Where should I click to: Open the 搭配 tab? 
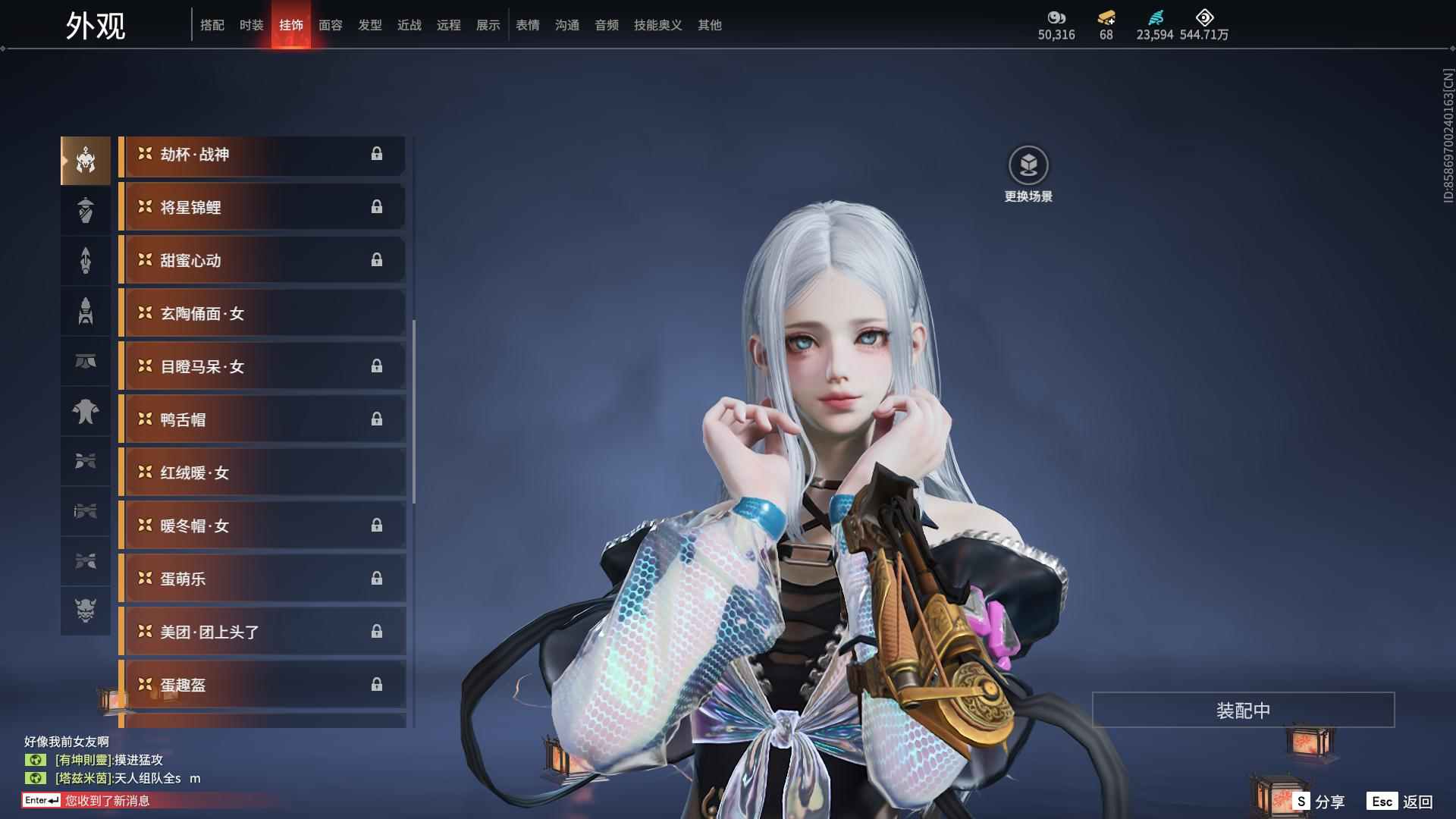click(x=212, y=25)
